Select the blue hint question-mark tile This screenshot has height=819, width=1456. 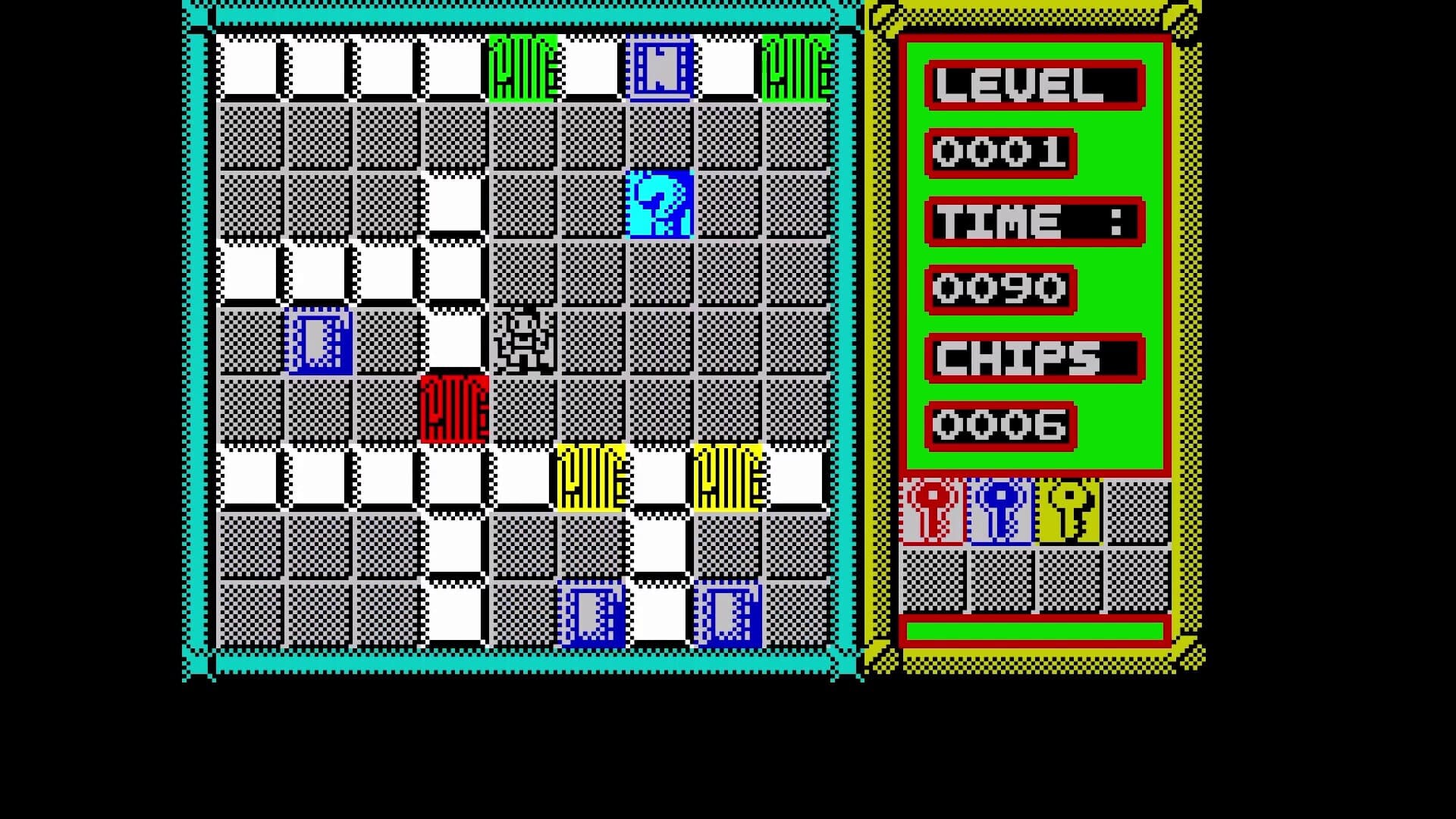pos(658,205)
